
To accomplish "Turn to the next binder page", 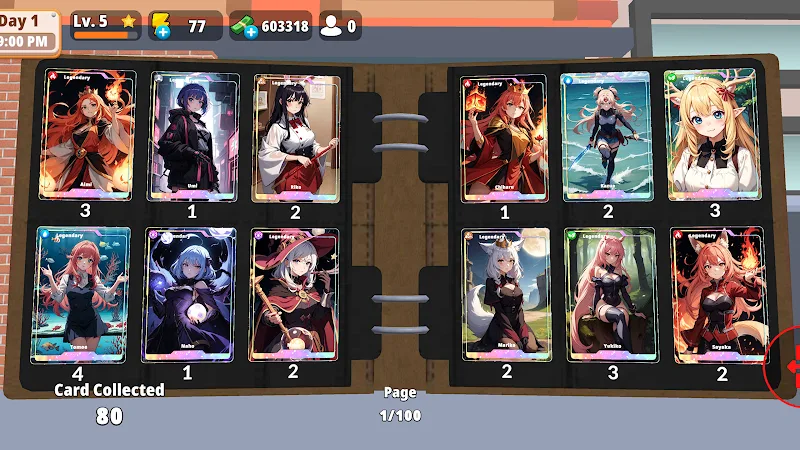I will (789, 366).
